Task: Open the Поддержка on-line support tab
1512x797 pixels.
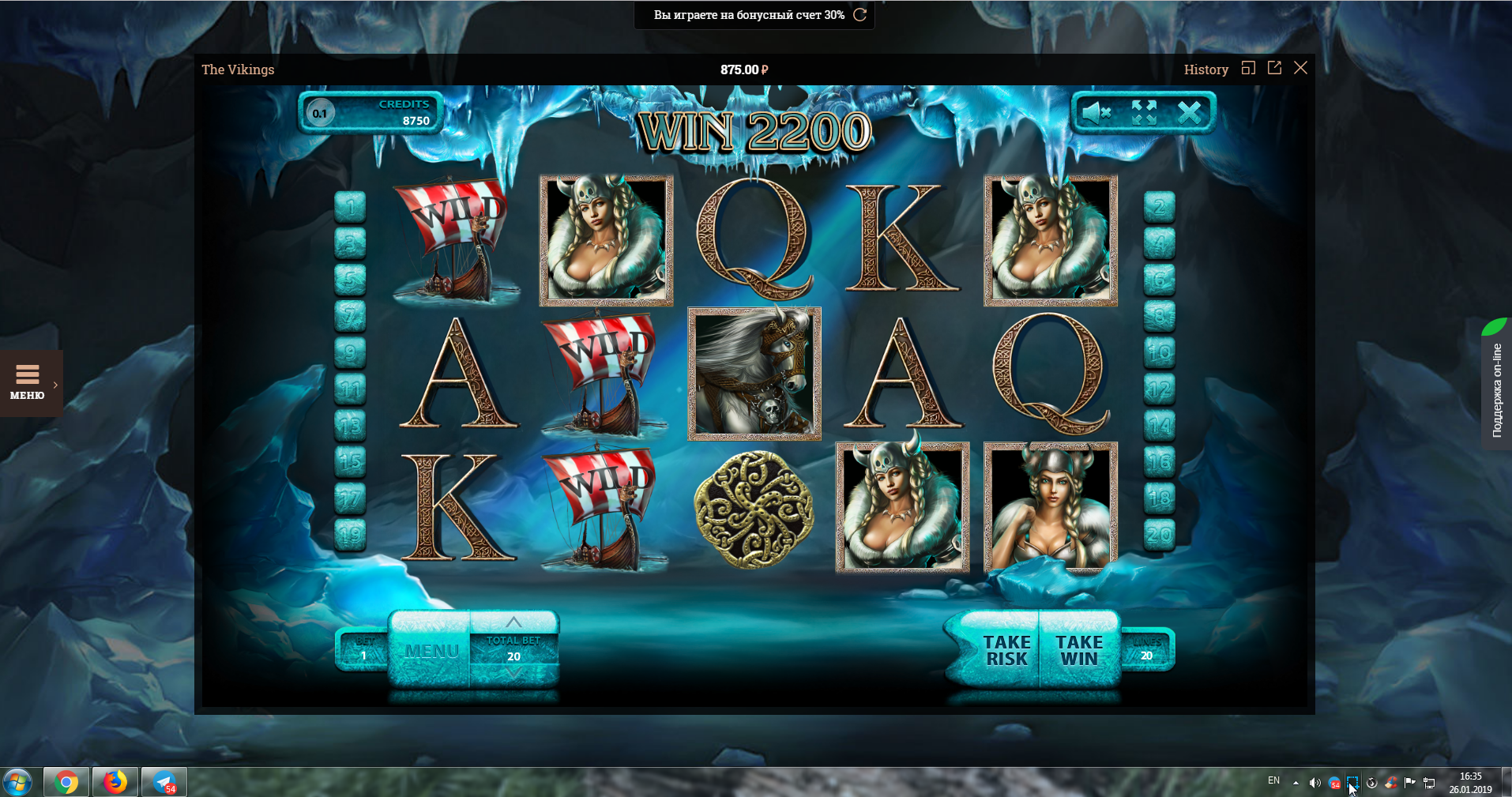Action: [x=1496, y=387]
